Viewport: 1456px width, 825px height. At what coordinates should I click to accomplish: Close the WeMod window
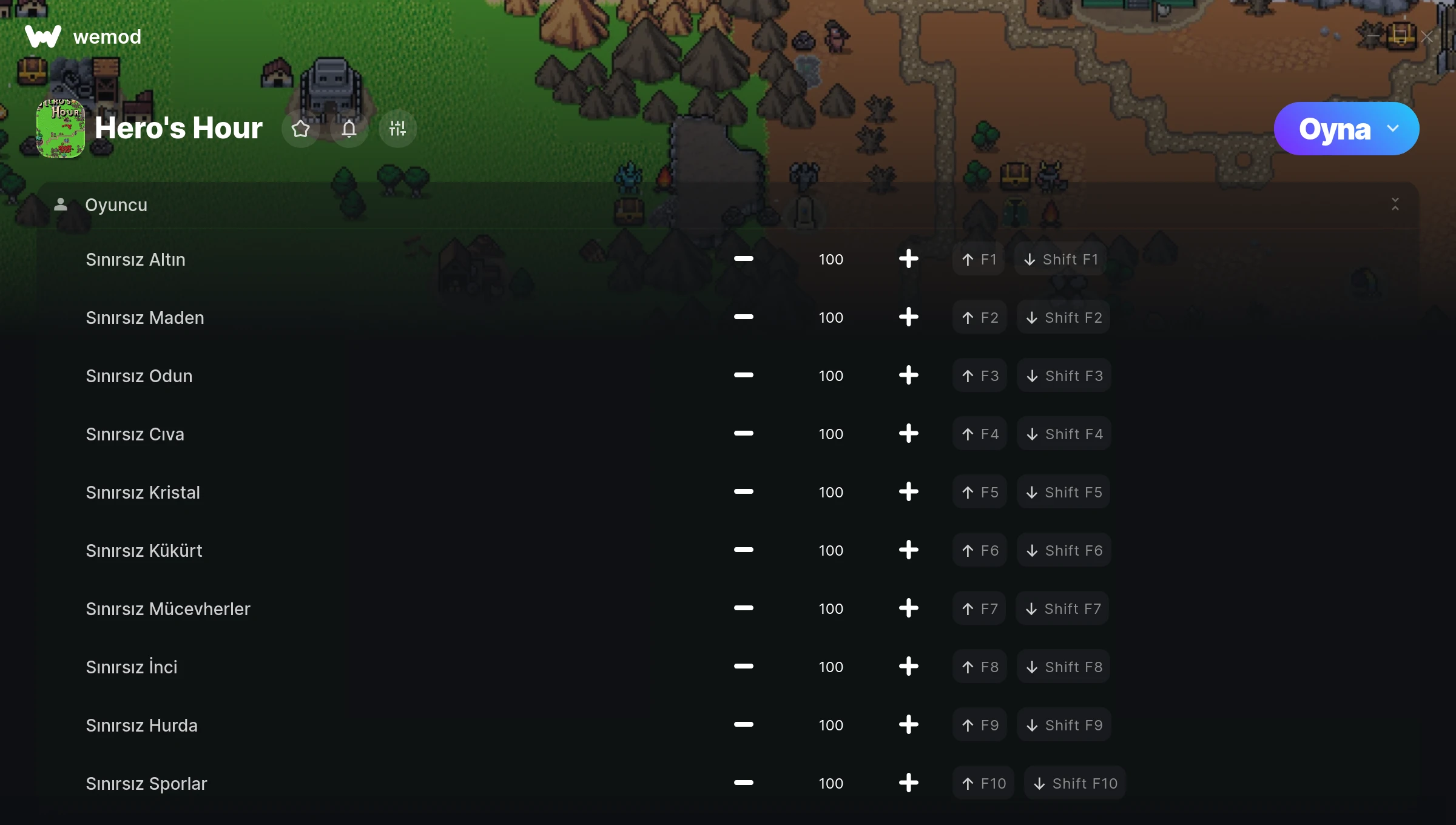[1426, 37]
